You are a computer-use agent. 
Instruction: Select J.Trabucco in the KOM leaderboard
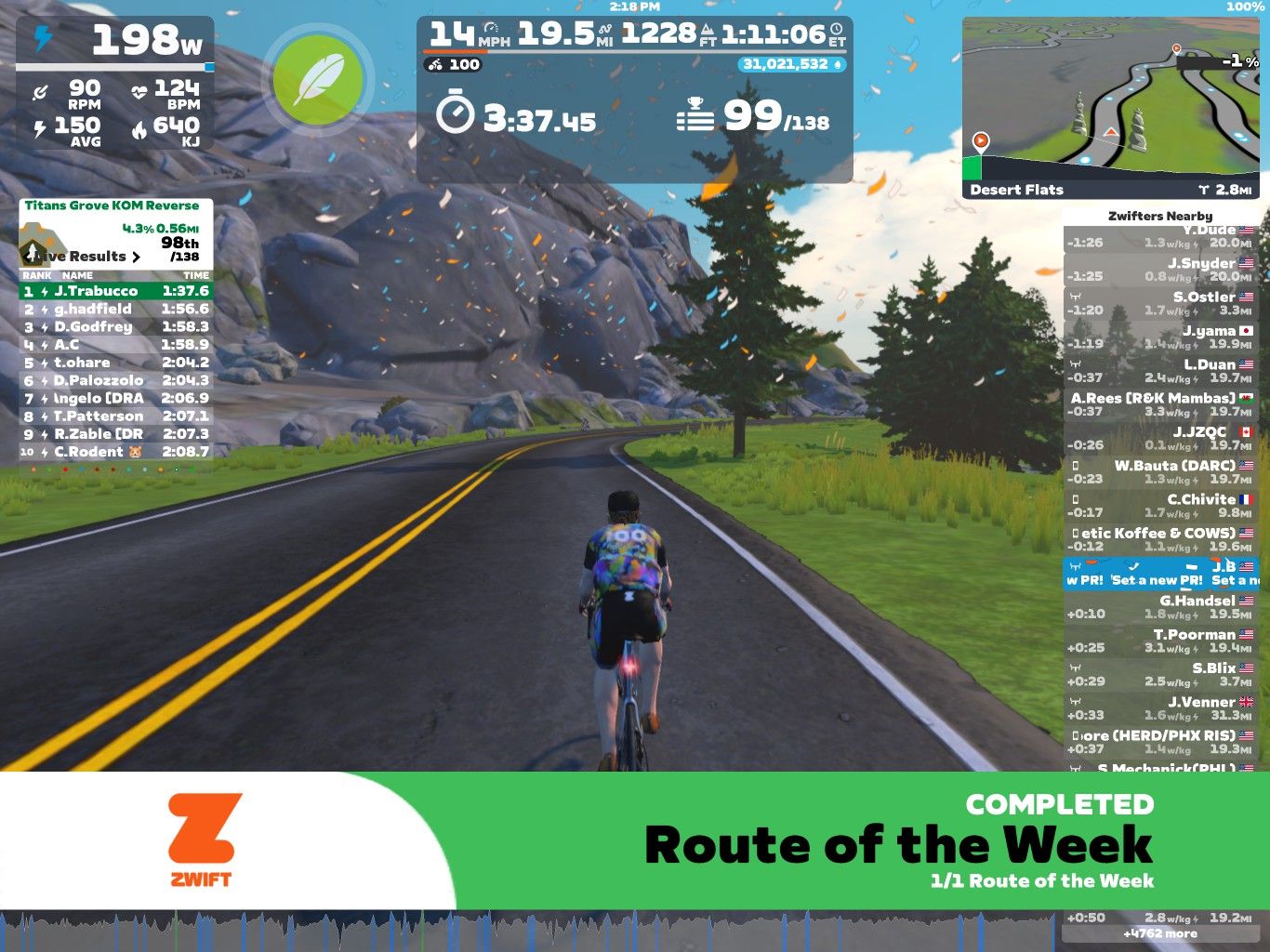pyautogui.click(x=116, y=291)
